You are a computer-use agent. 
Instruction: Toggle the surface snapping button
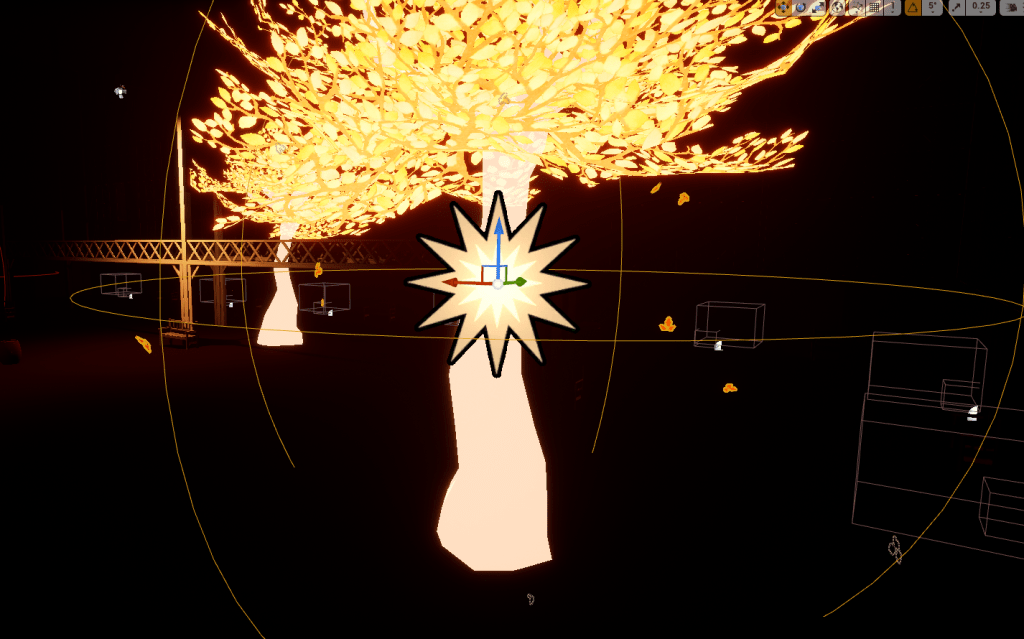click(x=856, y=7)
